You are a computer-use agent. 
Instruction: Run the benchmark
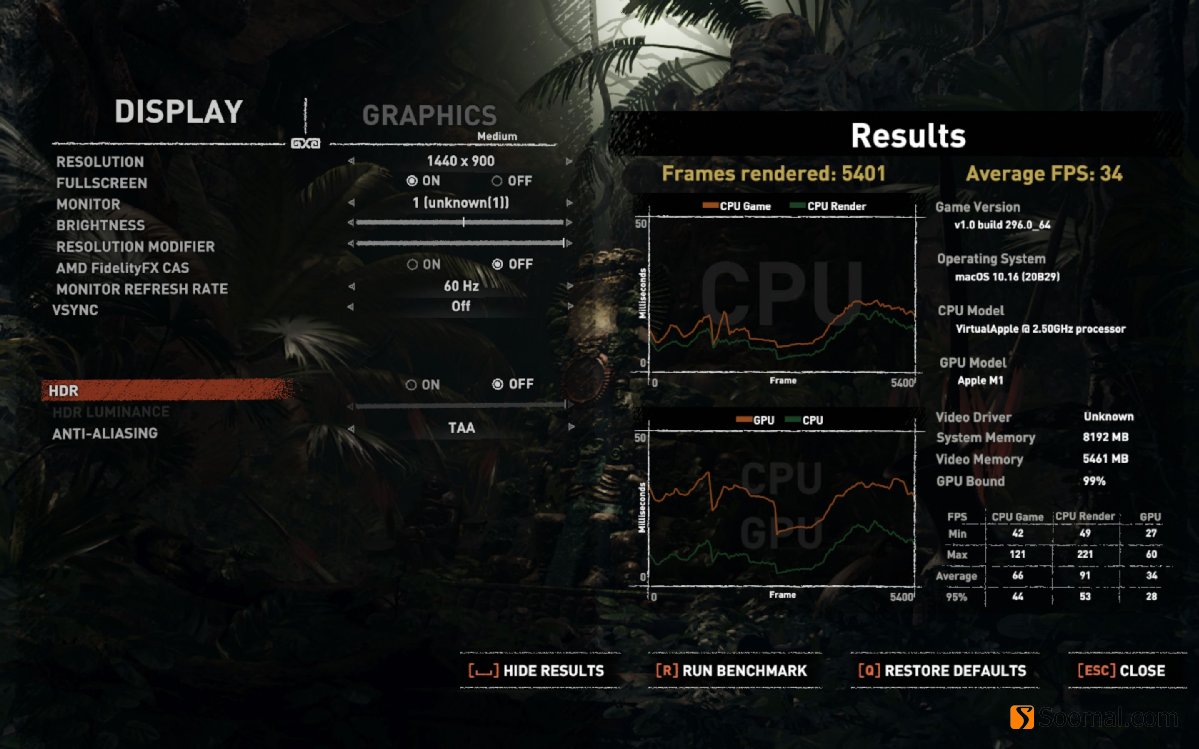(x=731, y=671)
